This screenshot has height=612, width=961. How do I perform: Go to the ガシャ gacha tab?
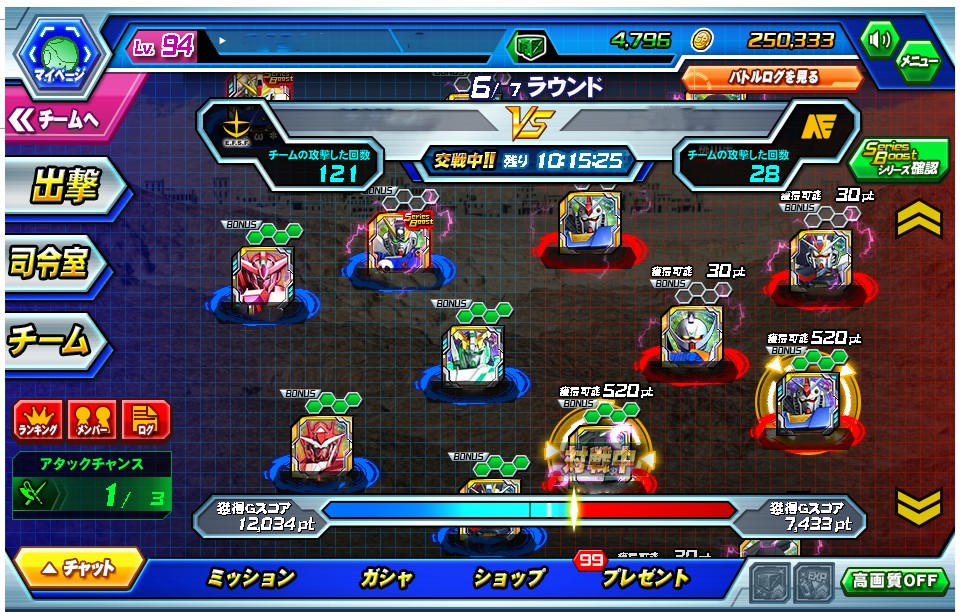coord(385,578)
